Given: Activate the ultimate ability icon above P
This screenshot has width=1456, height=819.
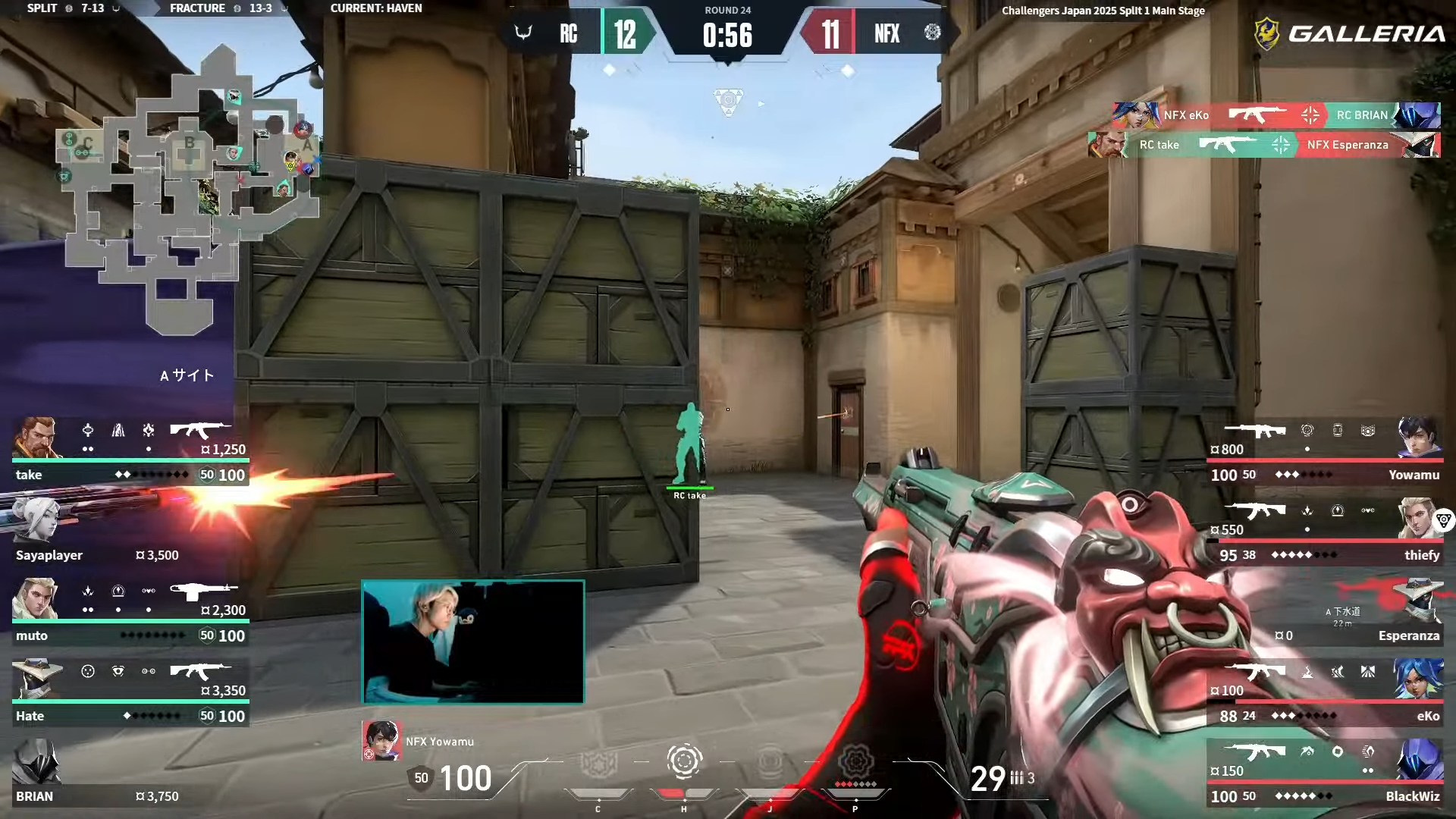Looking at the screenshot, I should (x=855, y=761).
